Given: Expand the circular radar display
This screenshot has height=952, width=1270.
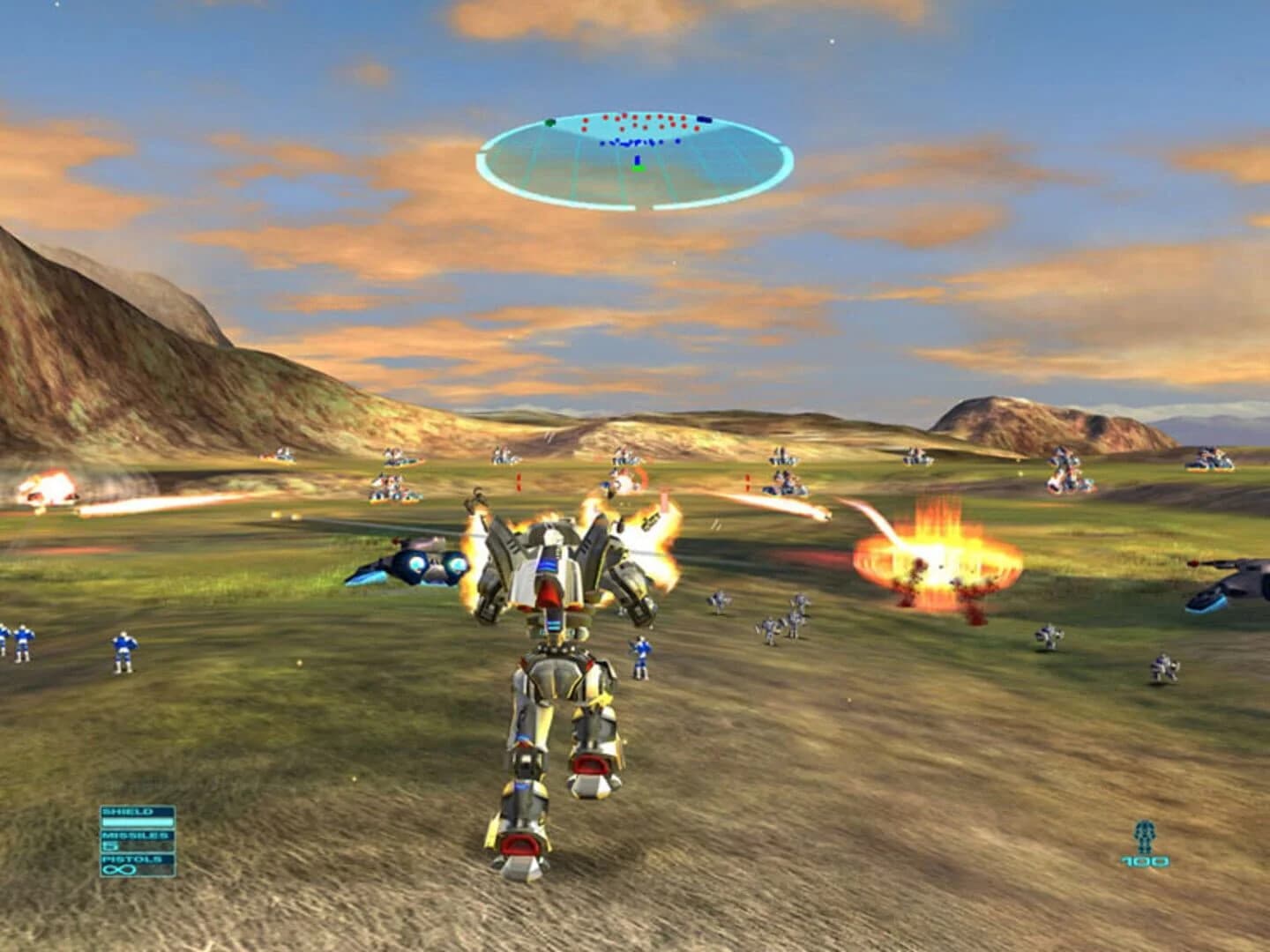Looking at the screenshot, I should click(x=635, y=163).
